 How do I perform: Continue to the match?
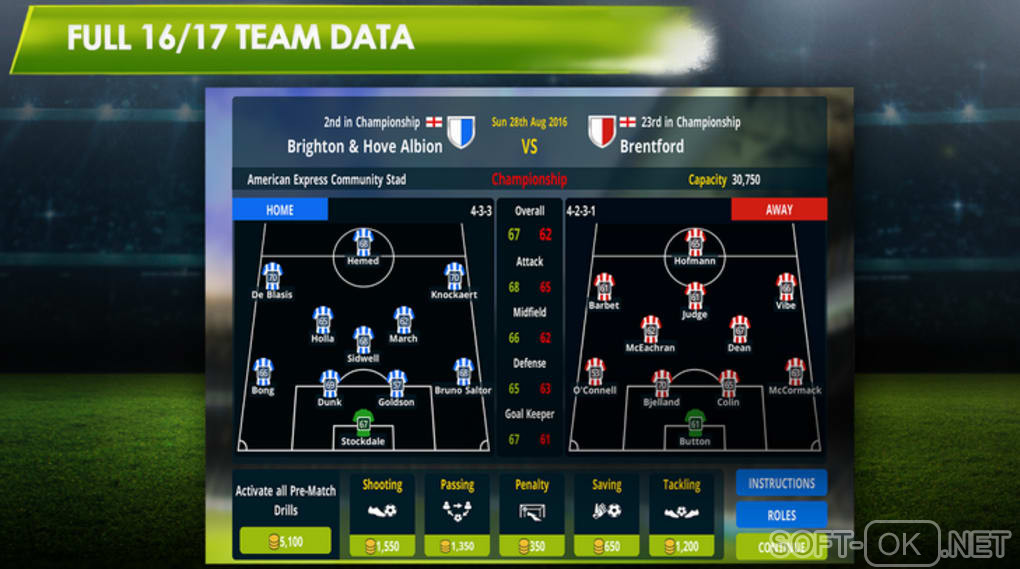click(x=781, y=546)
